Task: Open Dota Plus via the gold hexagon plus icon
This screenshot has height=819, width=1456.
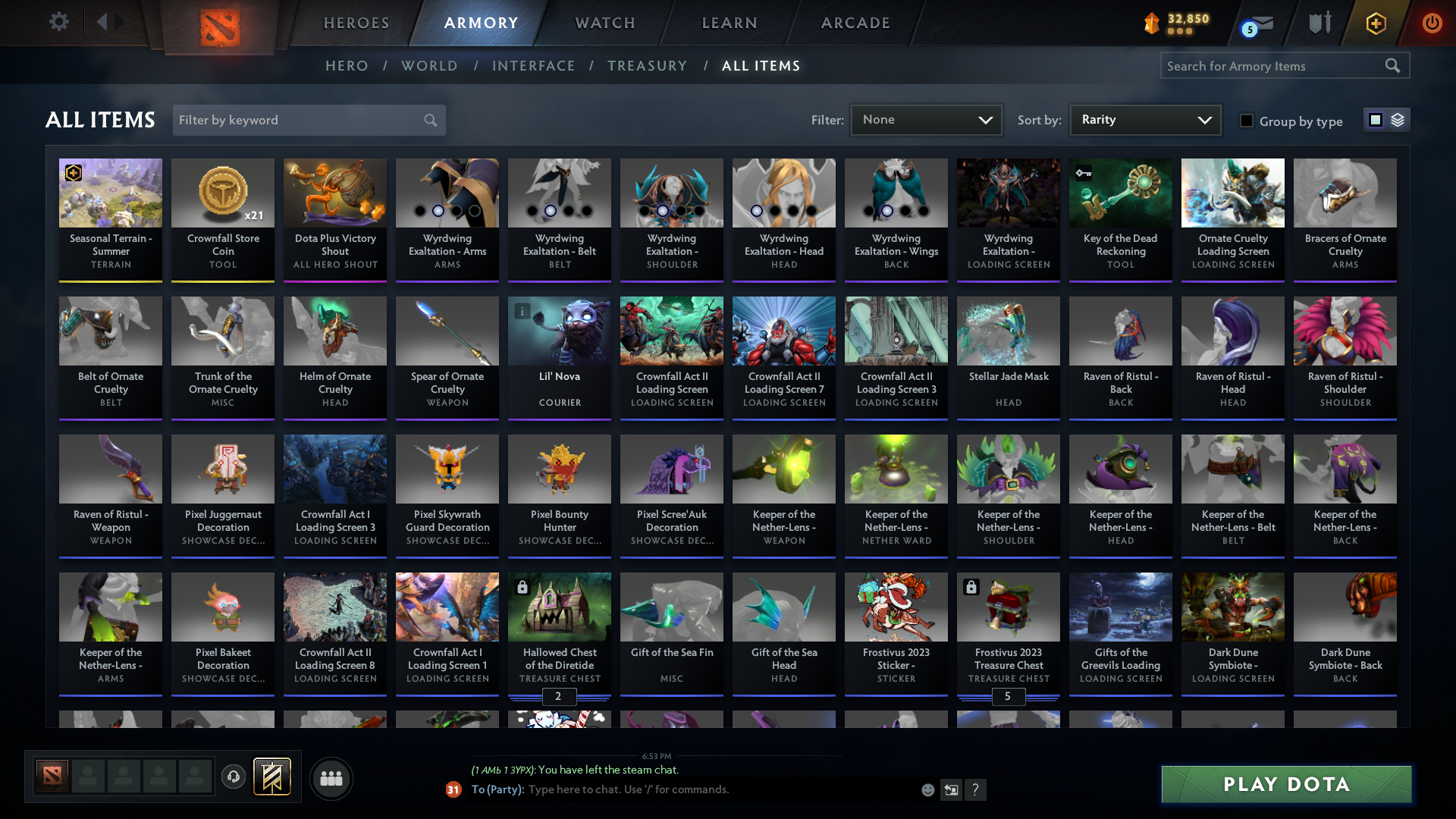Action: click(x=1376, y=24)
